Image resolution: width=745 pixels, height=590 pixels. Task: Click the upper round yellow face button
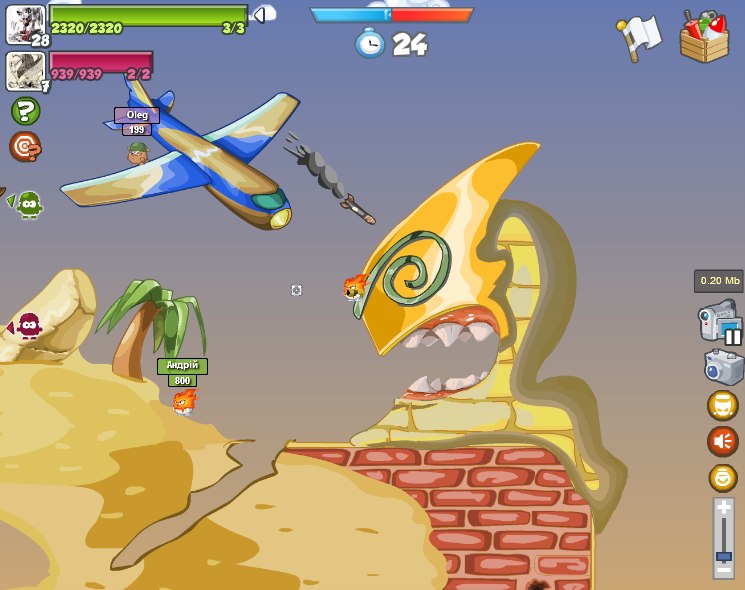tap(722, 405)
